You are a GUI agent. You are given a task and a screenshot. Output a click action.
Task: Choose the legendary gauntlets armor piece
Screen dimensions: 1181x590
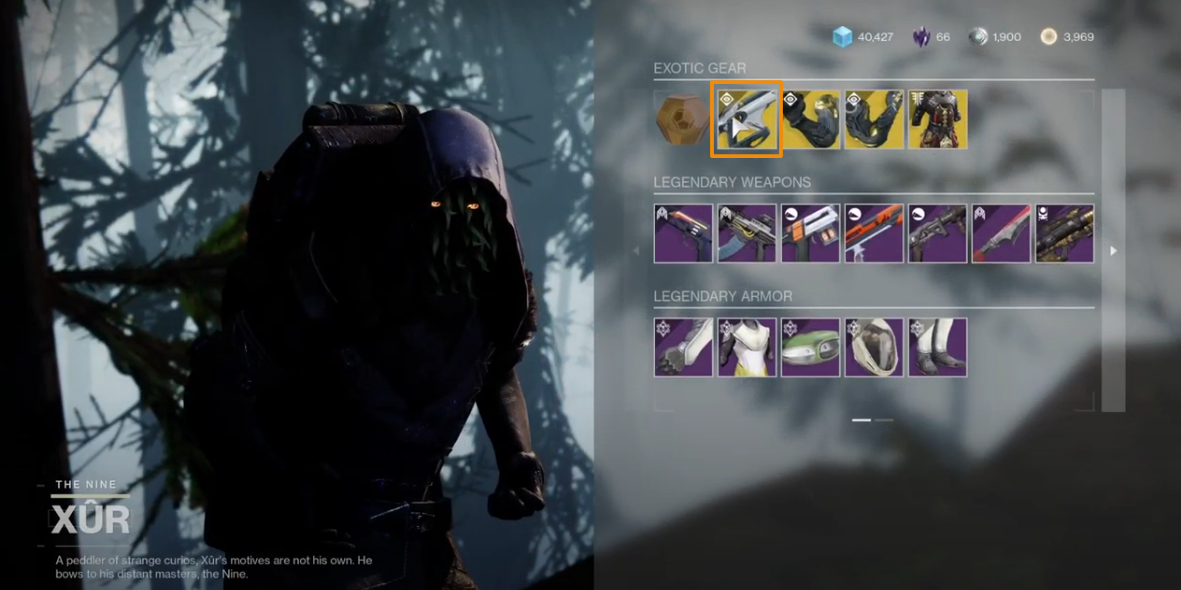click(x=683, y=348)
